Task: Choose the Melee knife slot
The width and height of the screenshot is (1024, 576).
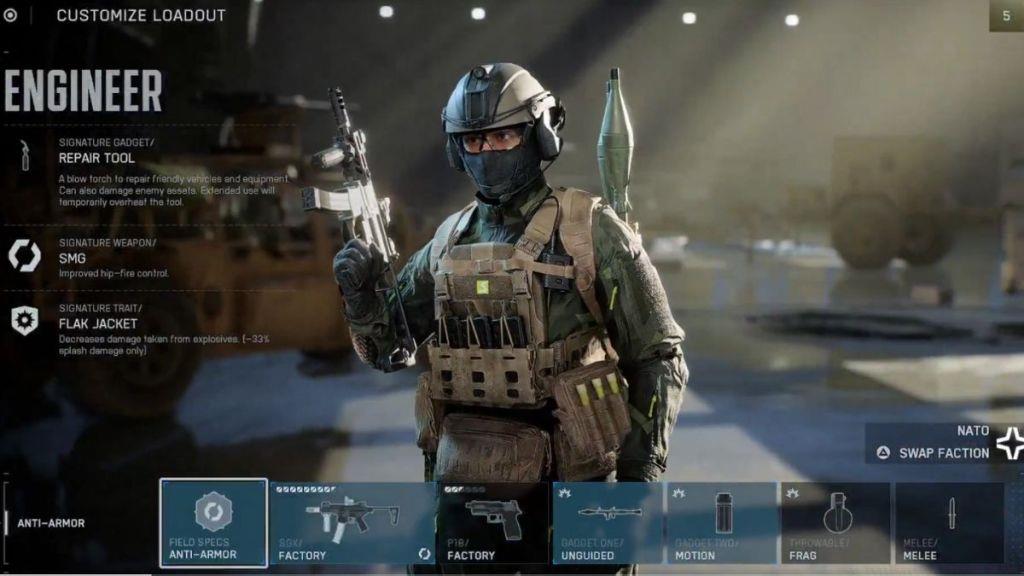Action: (949, 522)
